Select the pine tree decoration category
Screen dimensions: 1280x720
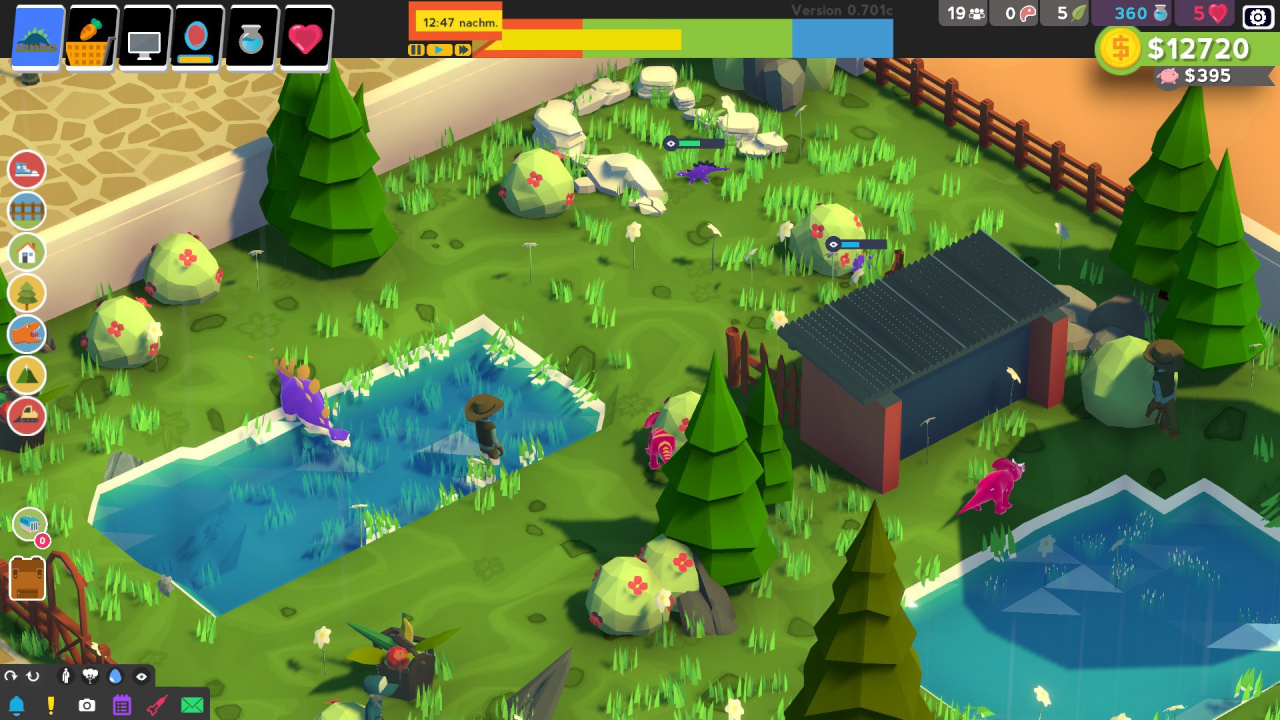27,293
